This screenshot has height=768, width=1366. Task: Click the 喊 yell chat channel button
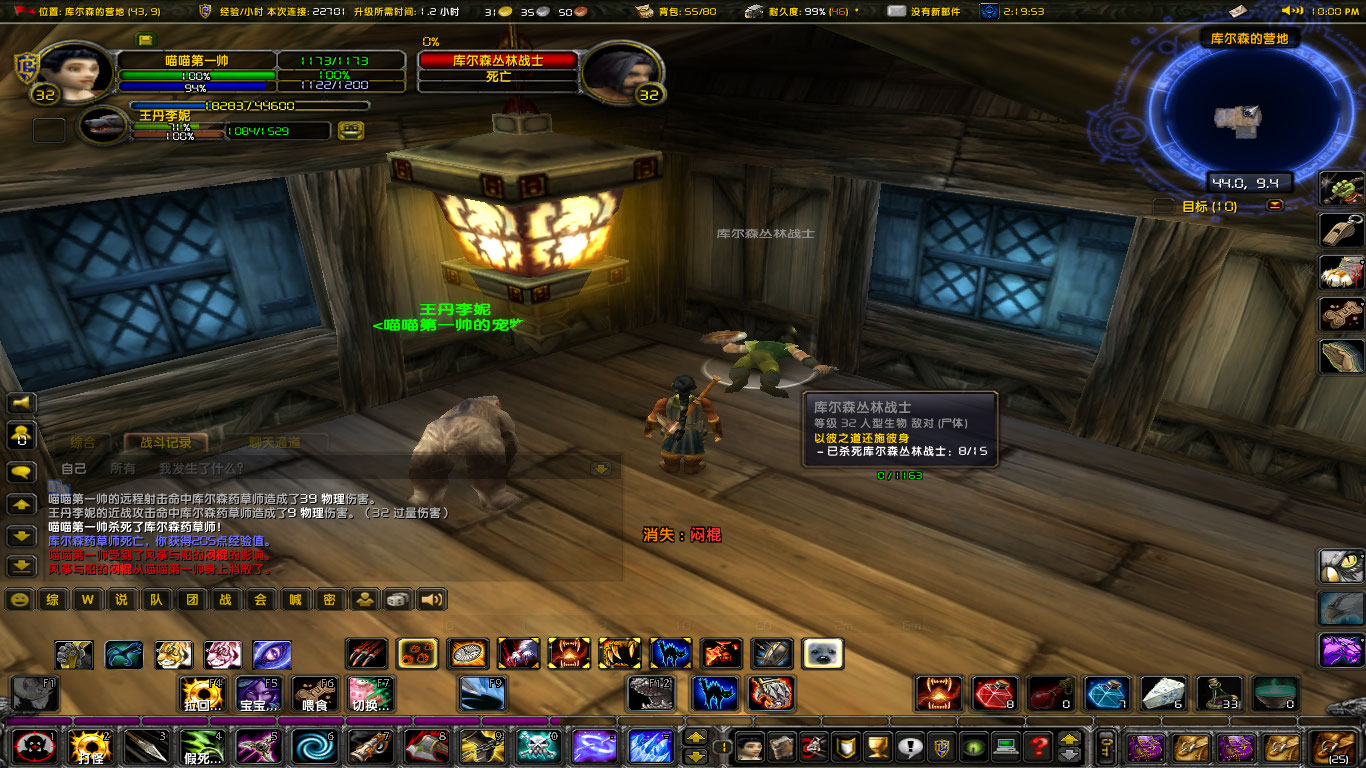(x=296, y=600)
